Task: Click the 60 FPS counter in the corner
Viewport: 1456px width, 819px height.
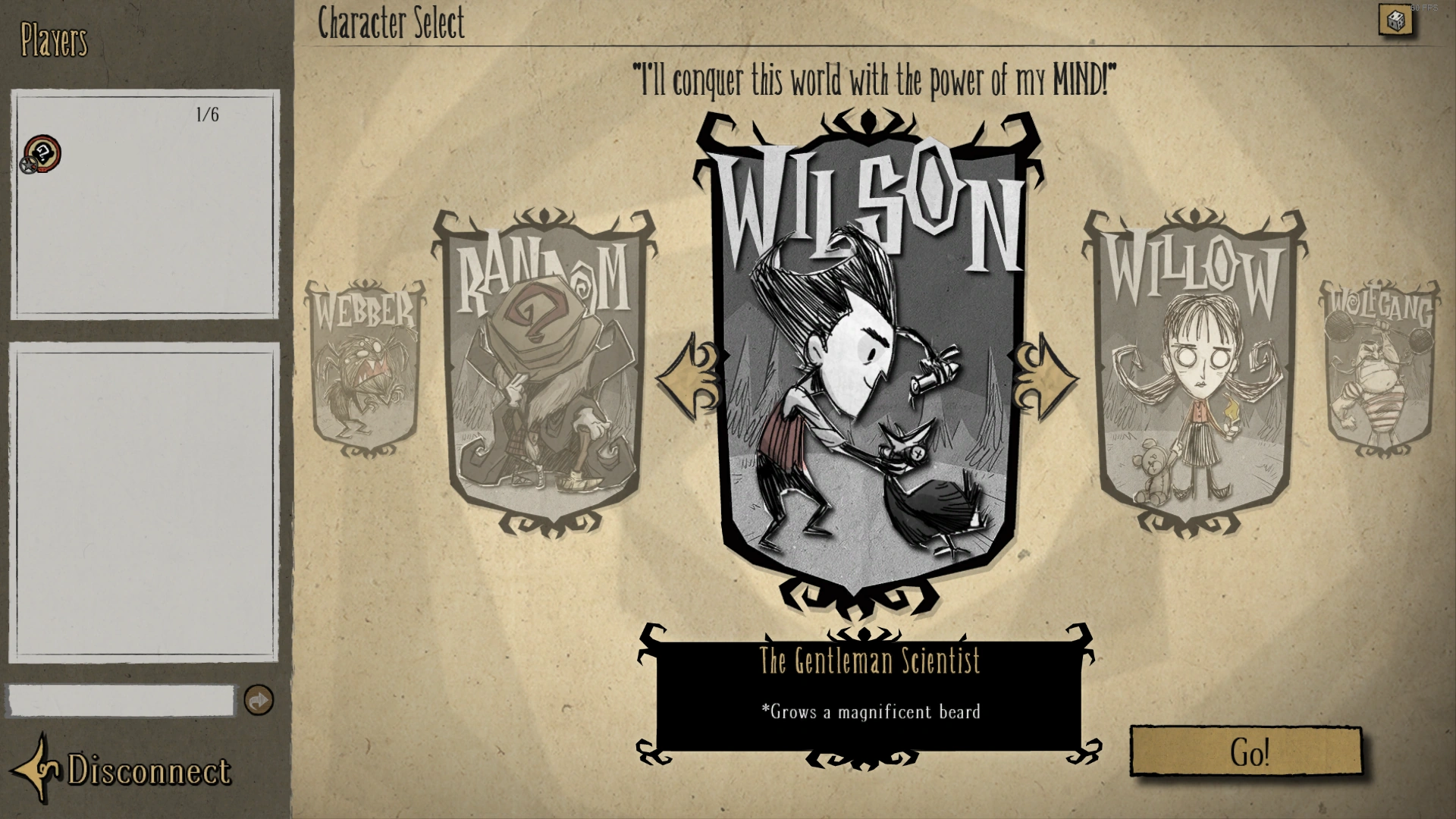Action: coord(1423,6)
